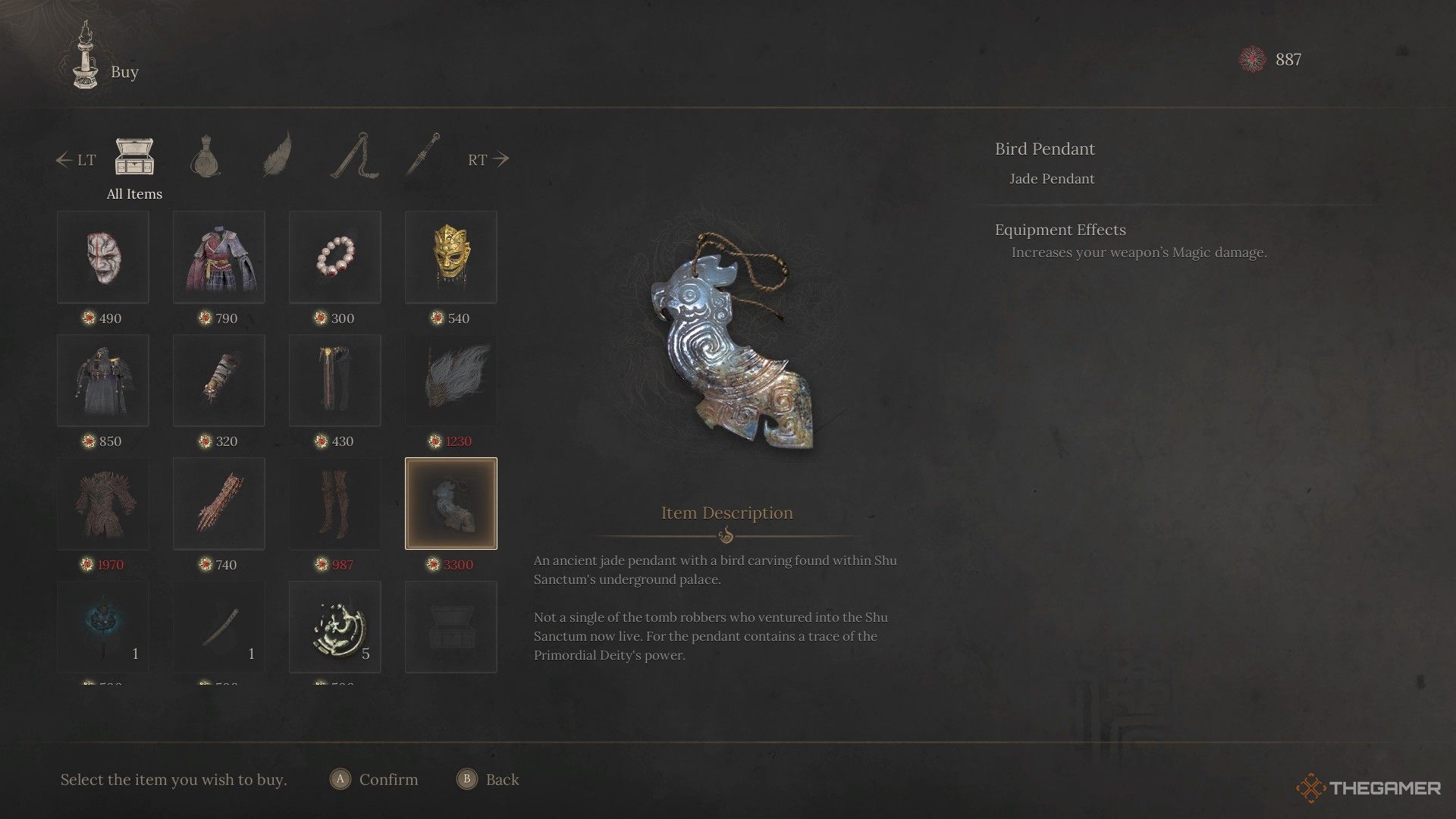
Task: Select the bandaged gauntlet priced 320
Action: (219, 381)
